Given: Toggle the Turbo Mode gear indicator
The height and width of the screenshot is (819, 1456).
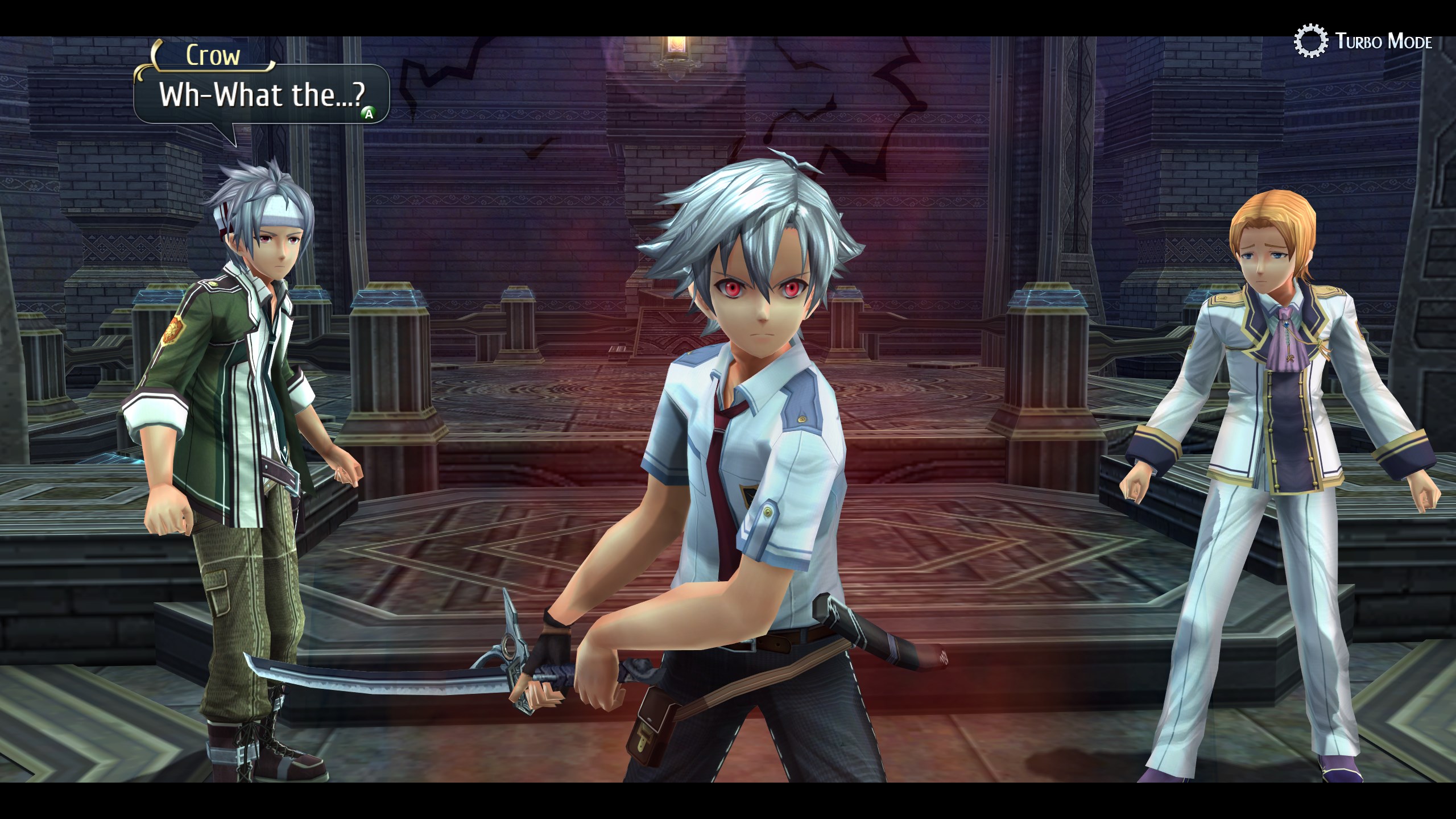Looking at the screenshot, I should coord(1309,42).
